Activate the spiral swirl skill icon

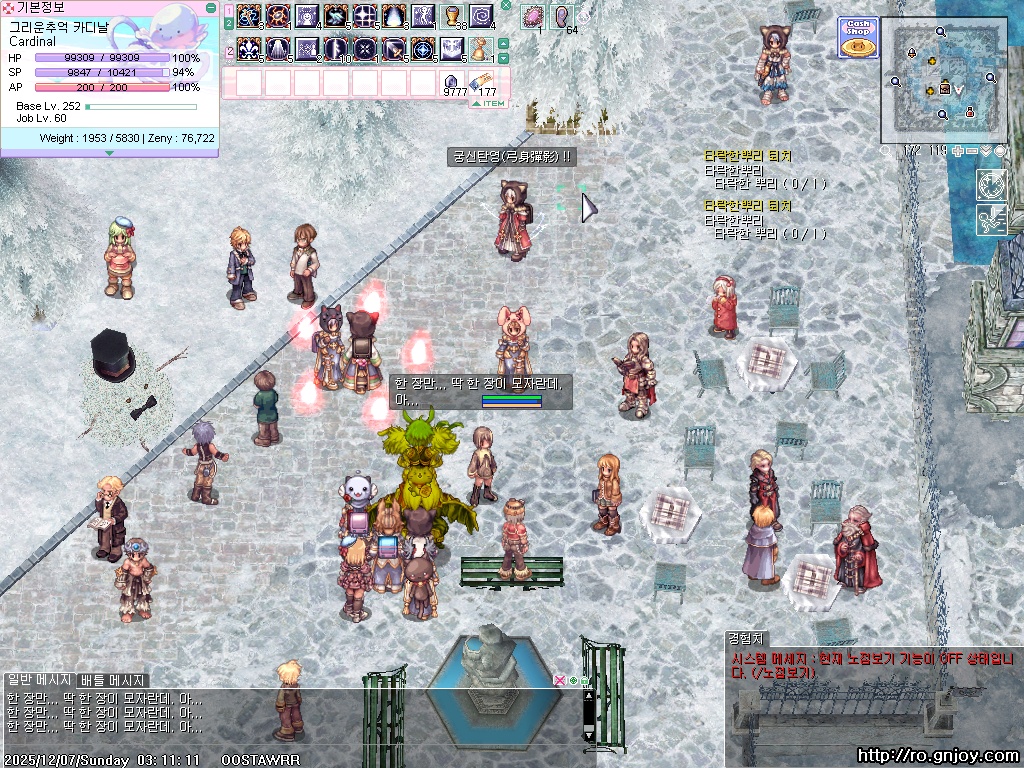pos(481,17)
